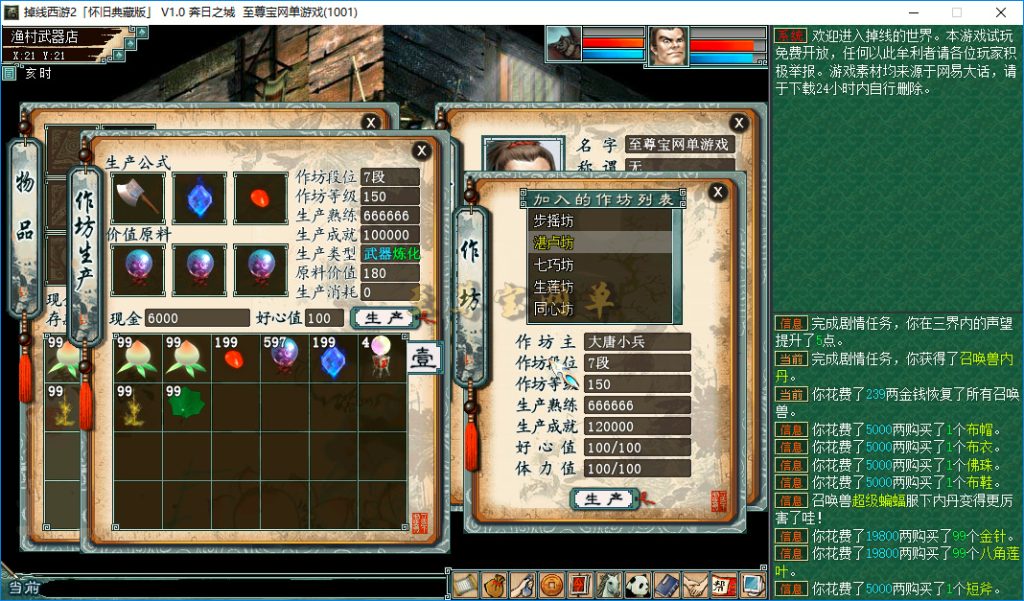Pick the 生莲坊 workshop entry
Screen dimensions: 1024x601
coord(553,287)
